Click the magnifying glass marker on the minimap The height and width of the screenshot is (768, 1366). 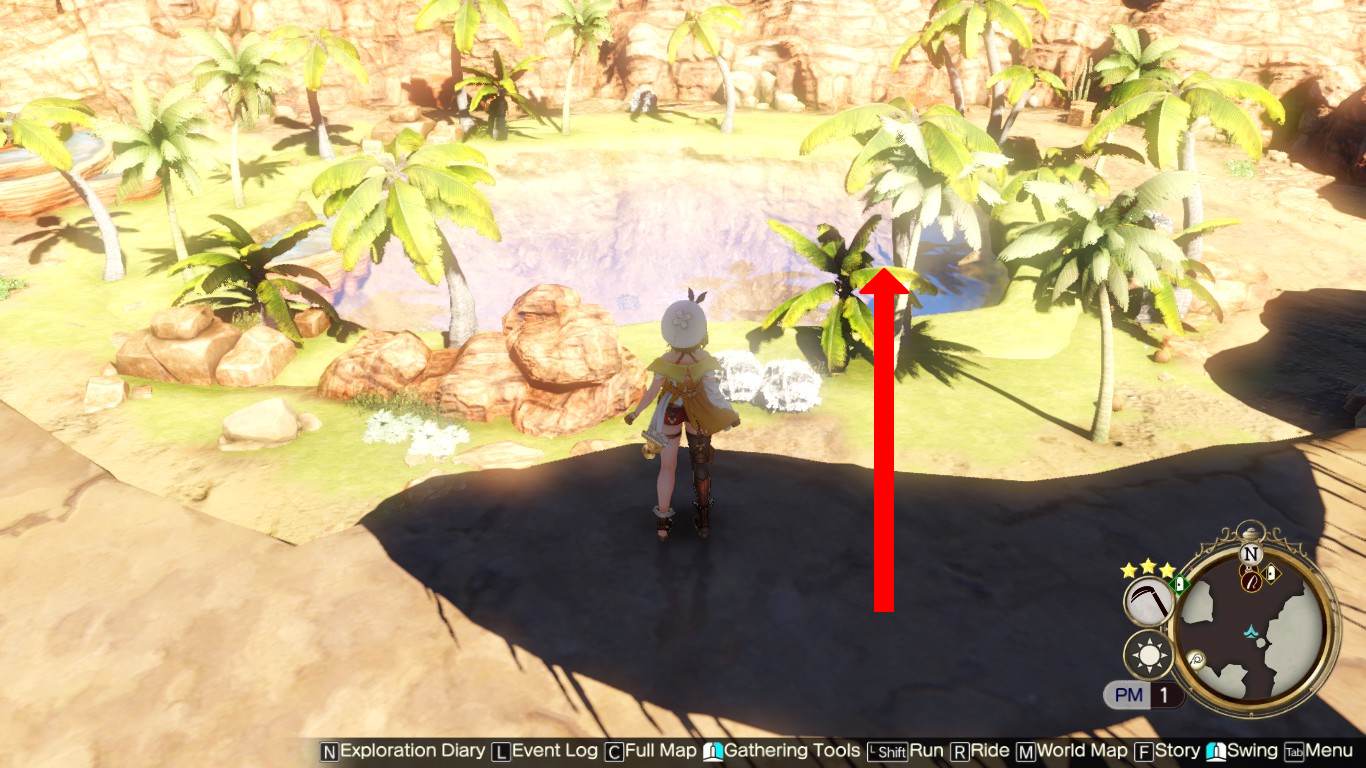coord(1195,659)
